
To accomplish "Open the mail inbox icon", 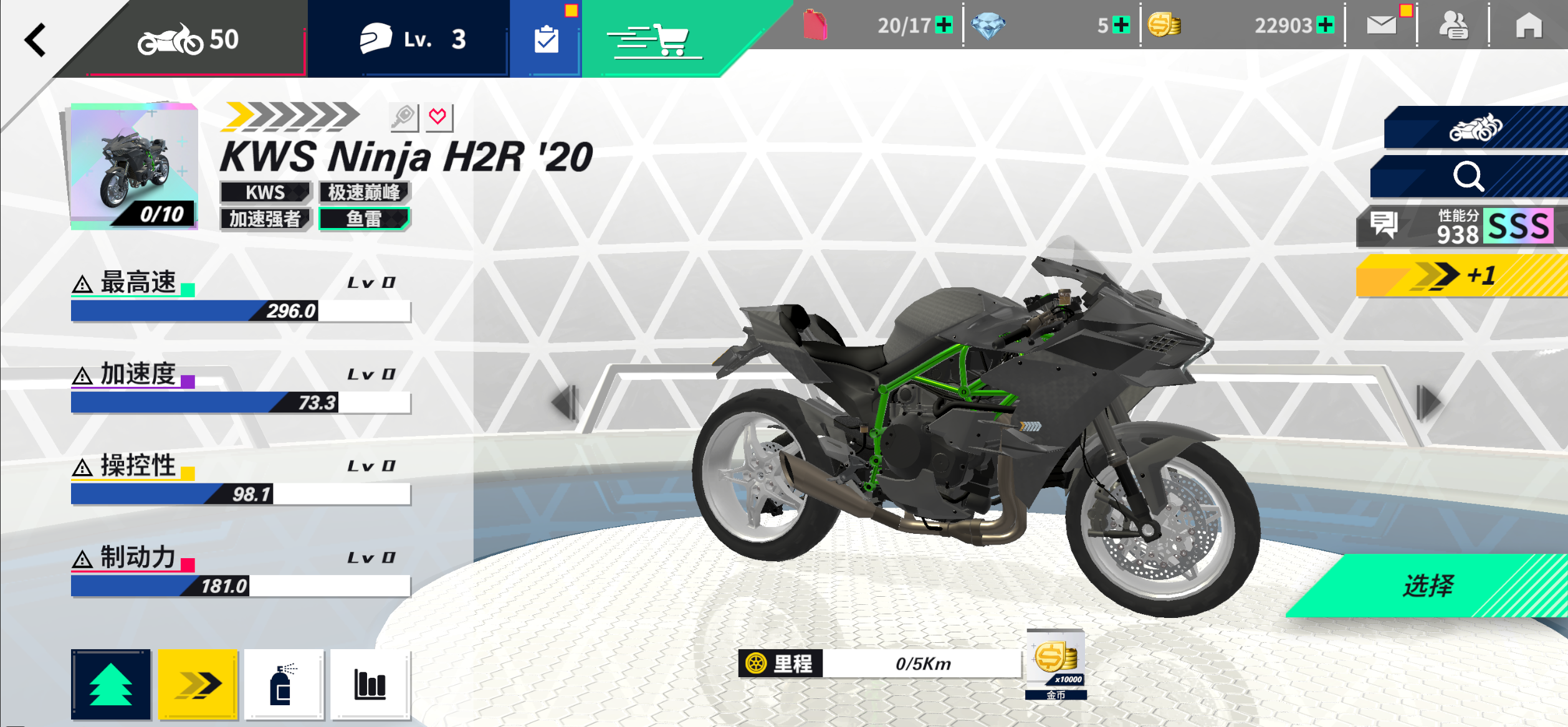I will 1381,26.
